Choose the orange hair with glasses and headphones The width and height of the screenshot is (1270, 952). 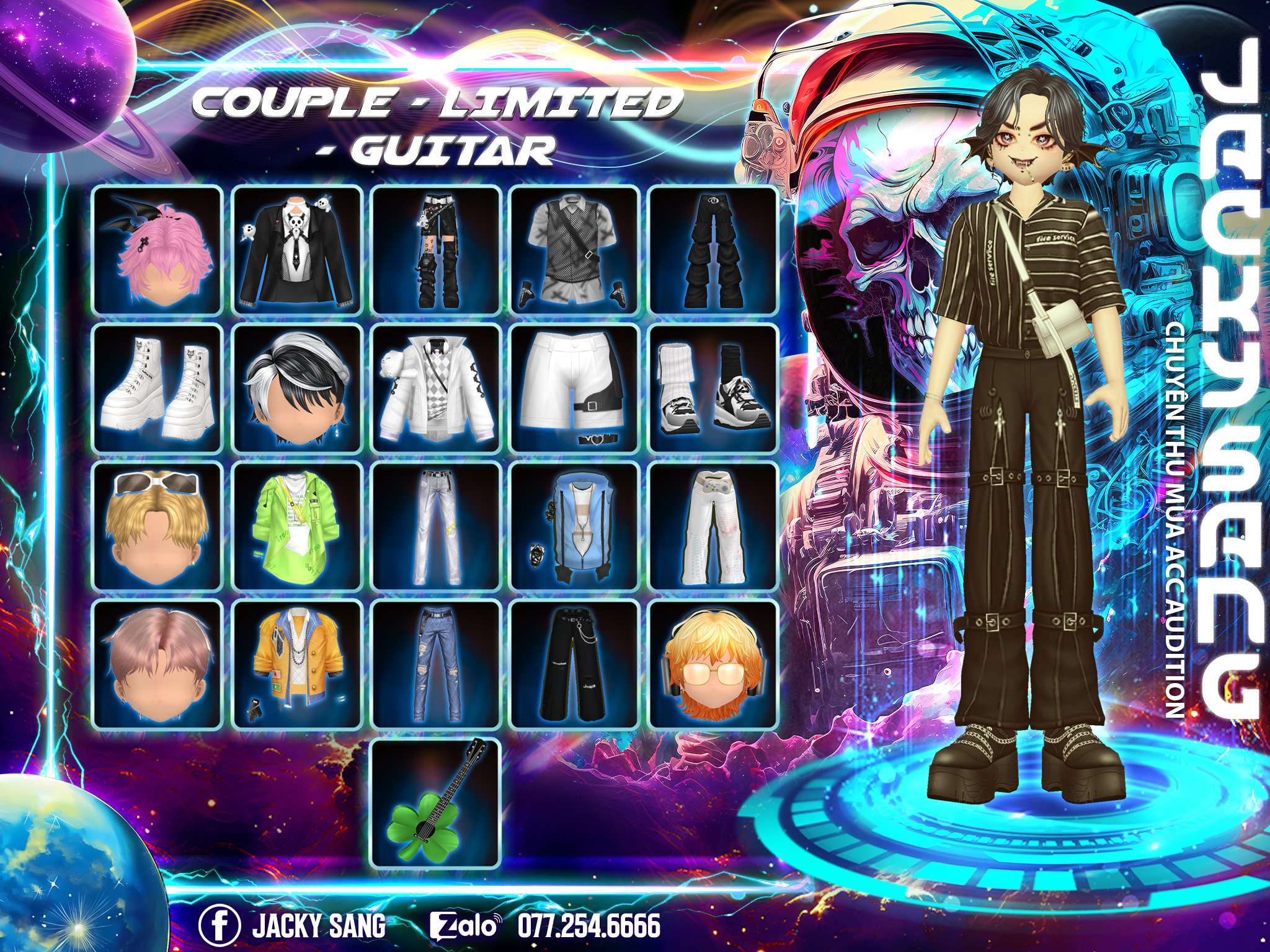point(713,664)
